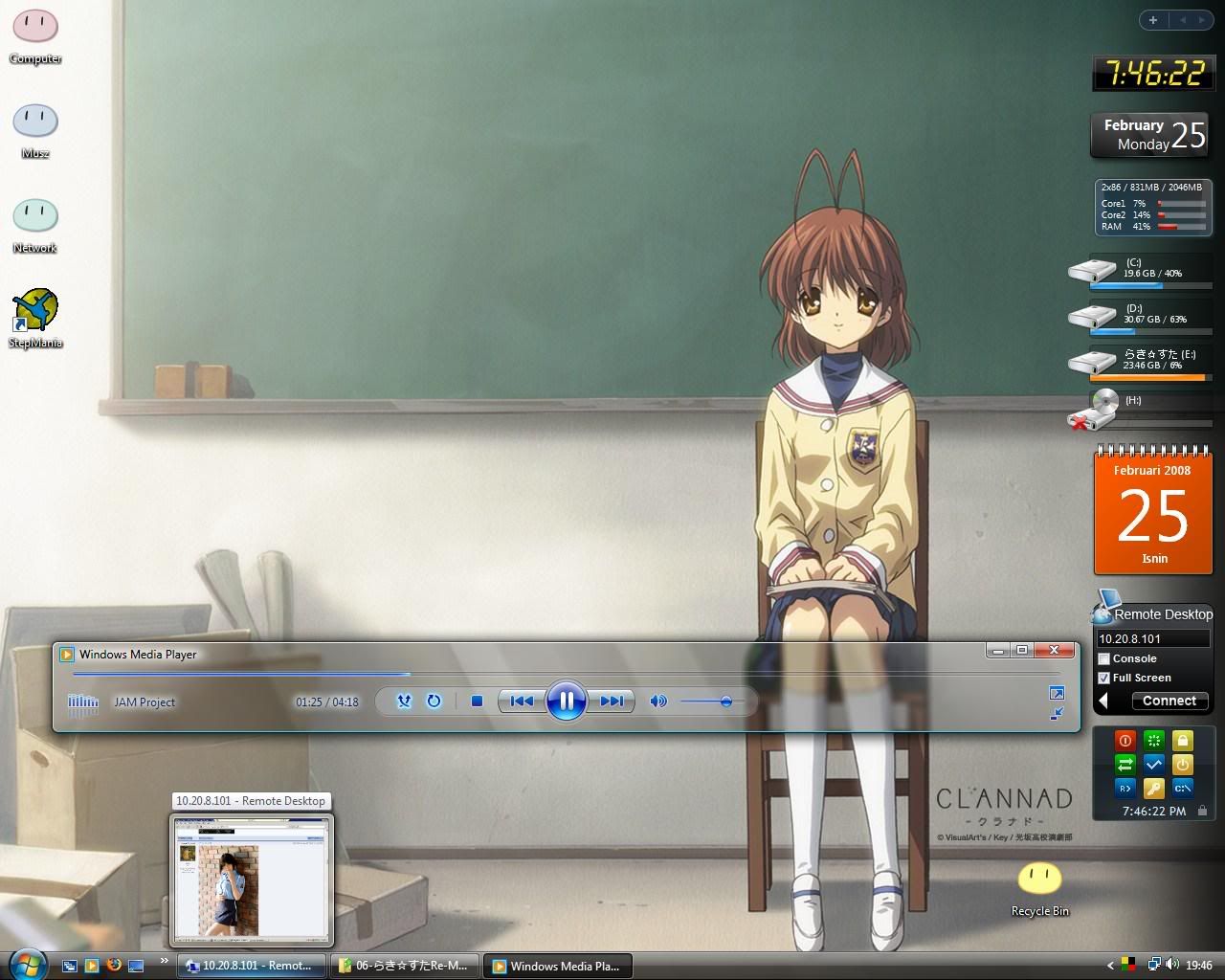Screen dimensions: 1225x980
Task: Launch Firefox from the quick launch bar
Action: point(116,966)
